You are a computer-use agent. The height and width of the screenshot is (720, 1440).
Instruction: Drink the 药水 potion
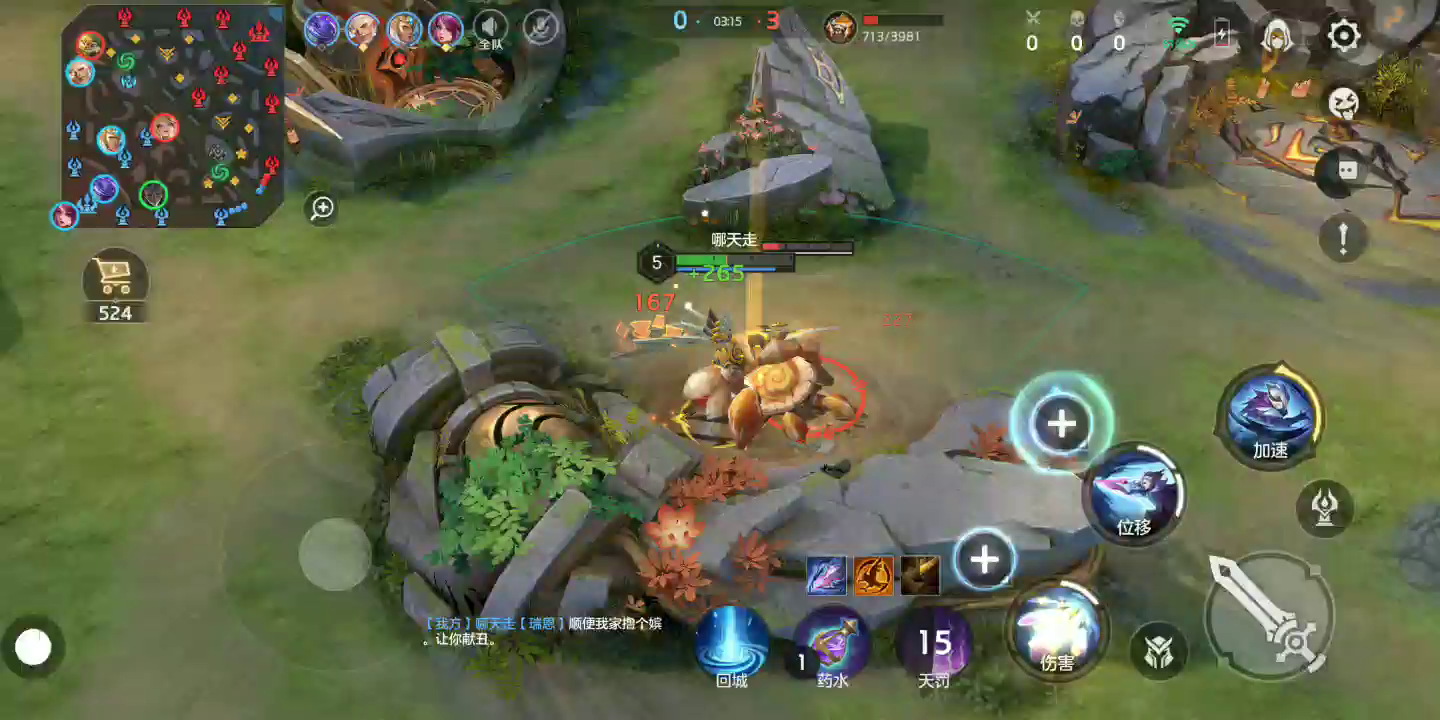click(832, 643)
